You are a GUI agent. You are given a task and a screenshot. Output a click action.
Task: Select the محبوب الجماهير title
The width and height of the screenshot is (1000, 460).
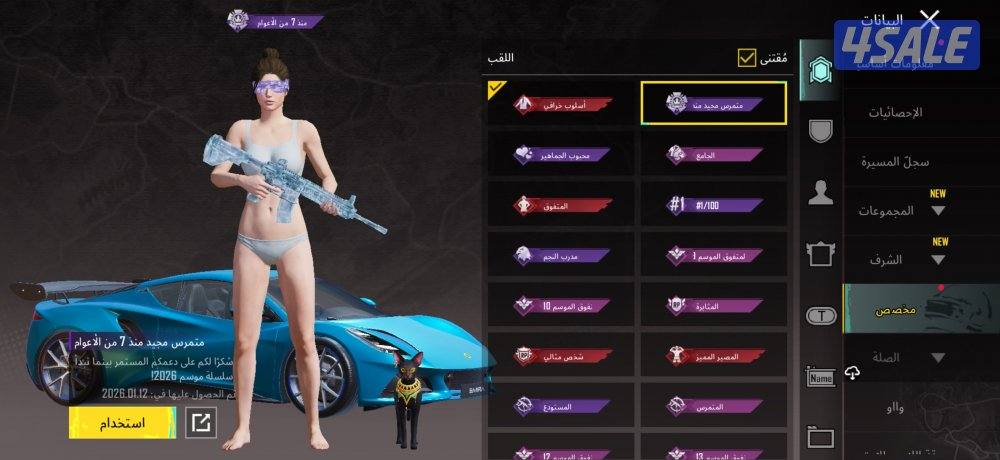coord(561,154)
